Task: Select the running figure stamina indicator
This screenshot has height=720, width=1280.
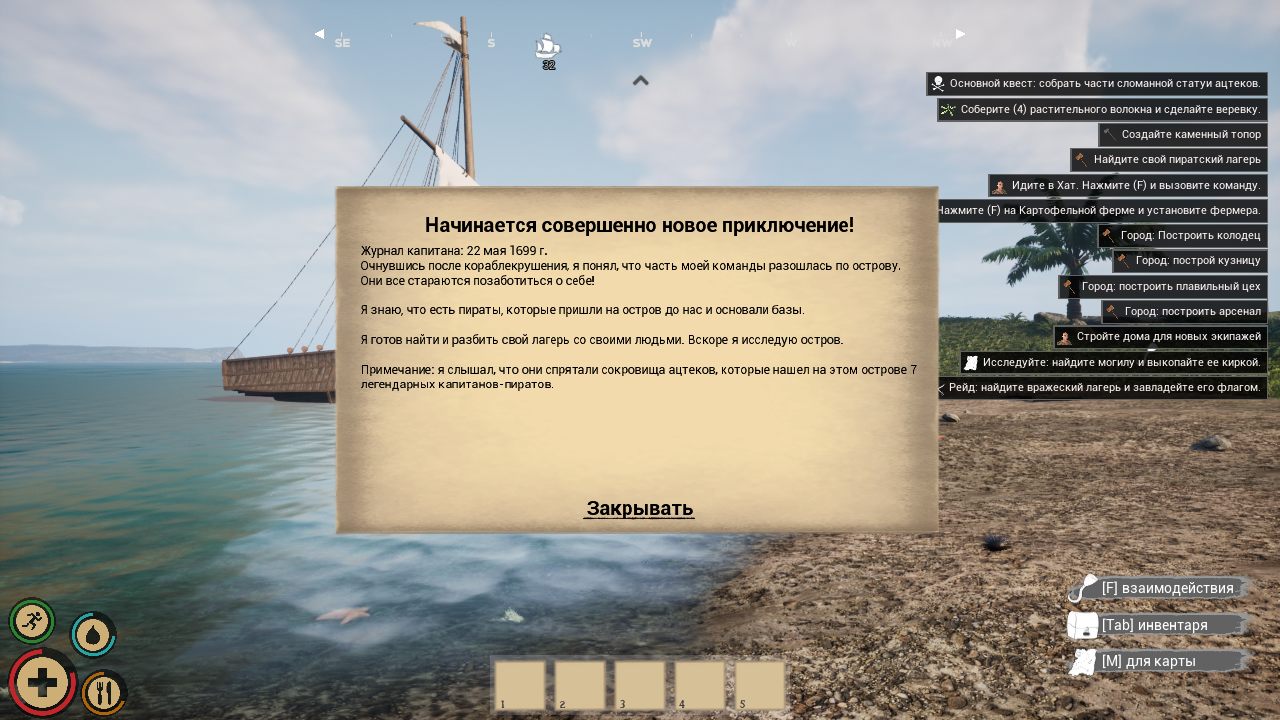Action: click(x=32, y=622)
